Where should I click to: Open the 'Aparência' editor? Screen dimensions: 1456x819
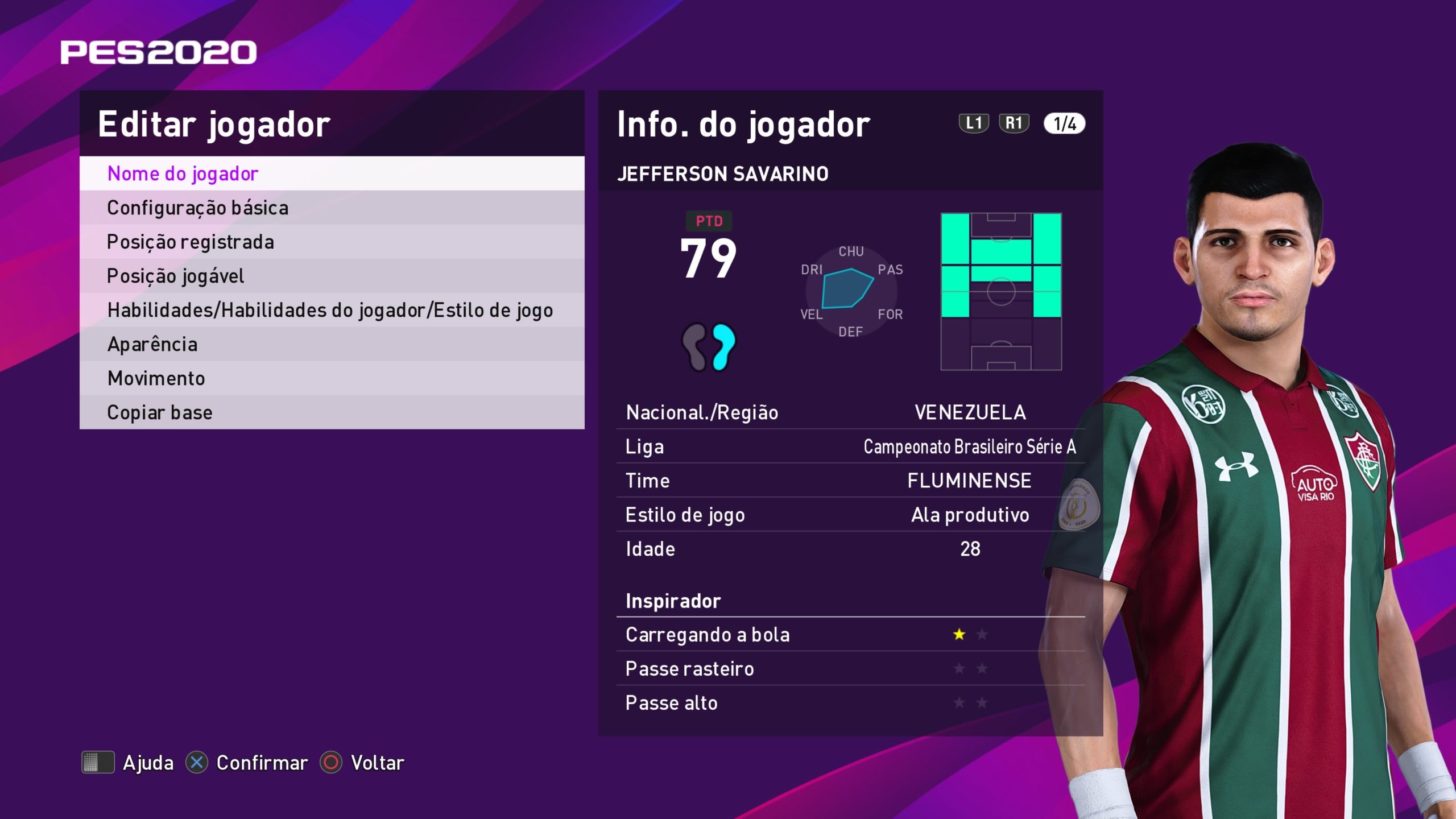[x=332, y=344]
